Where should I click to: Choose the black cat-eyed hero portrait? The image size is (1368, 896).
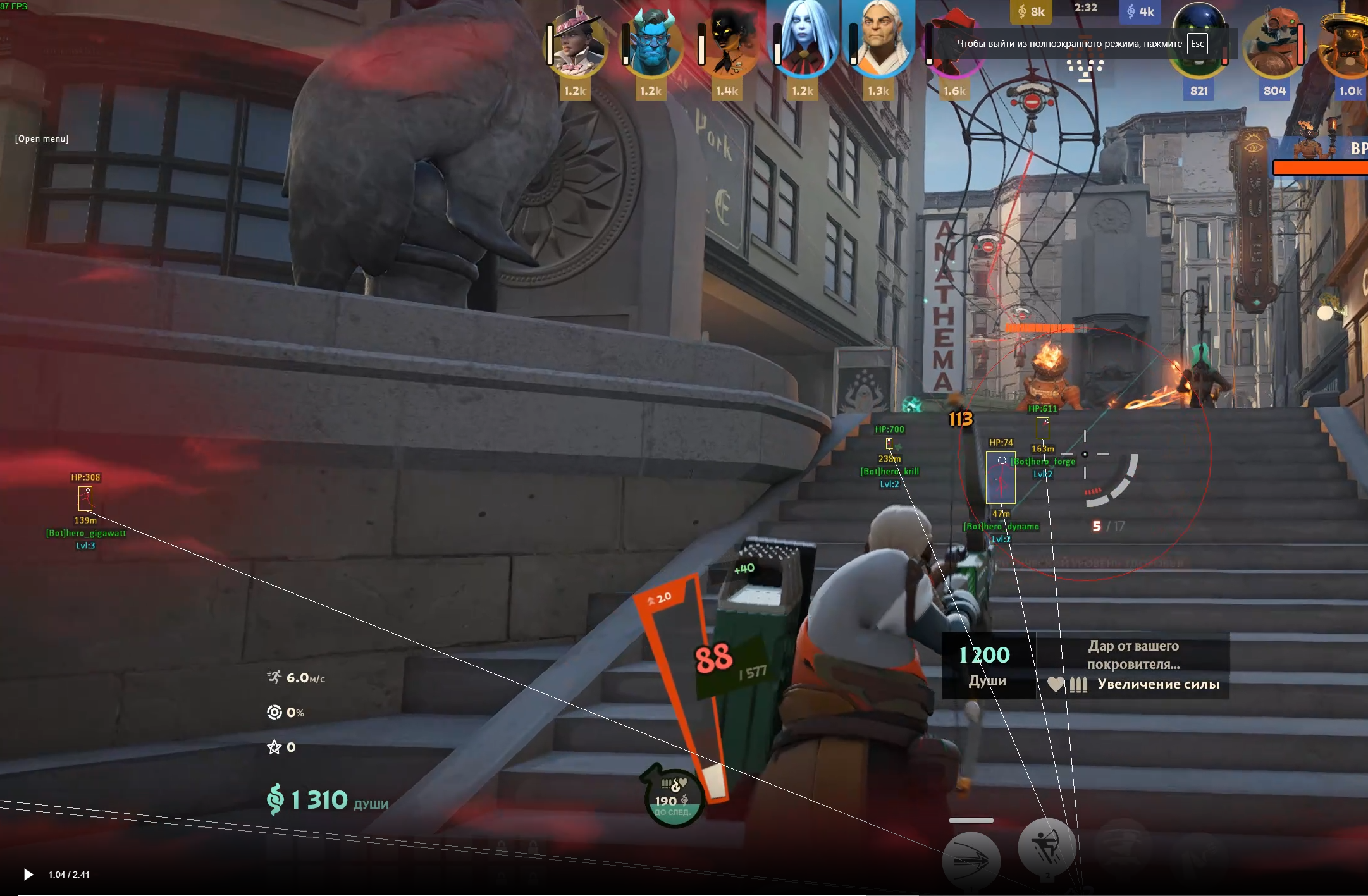click(729, 44)
